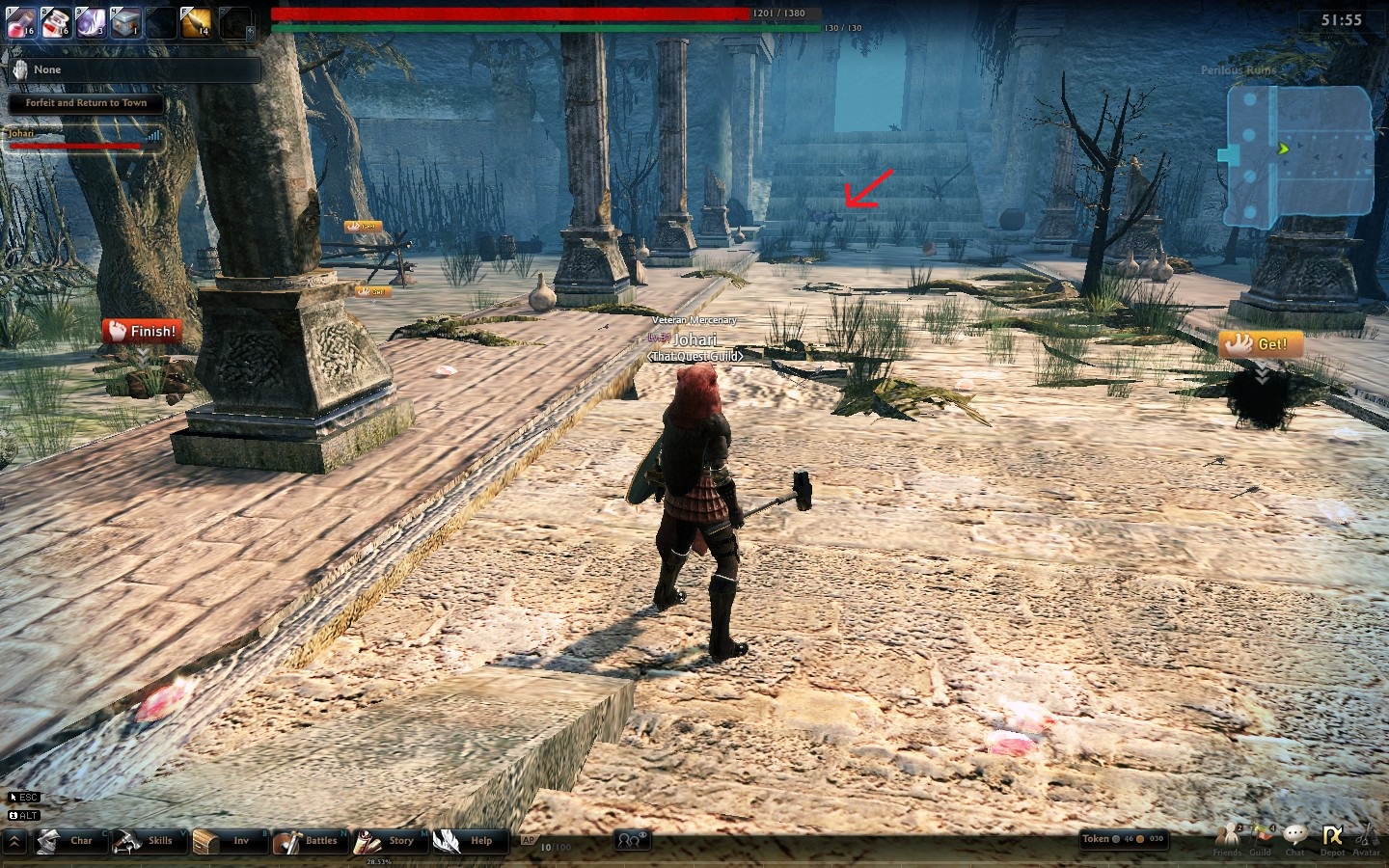
Task: Select Johari's party member frame
Action: 85,140
